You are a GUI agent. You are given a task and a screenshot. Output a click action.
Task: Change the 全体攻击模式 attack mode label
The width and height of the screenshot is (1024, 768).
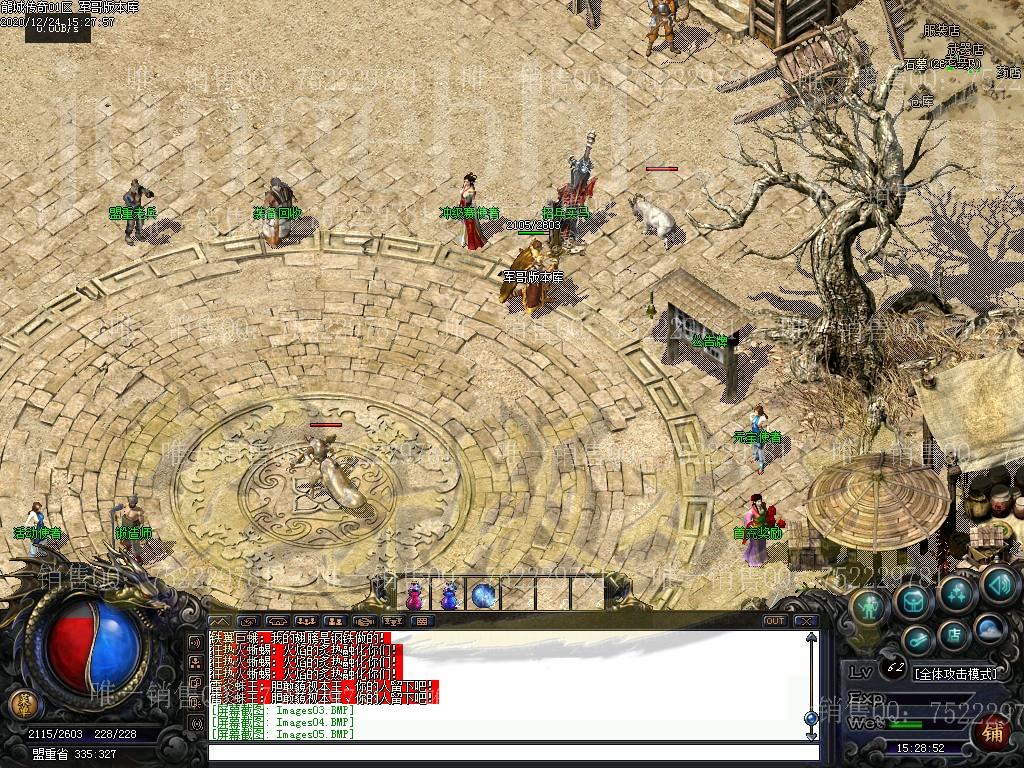click(955, 673)
